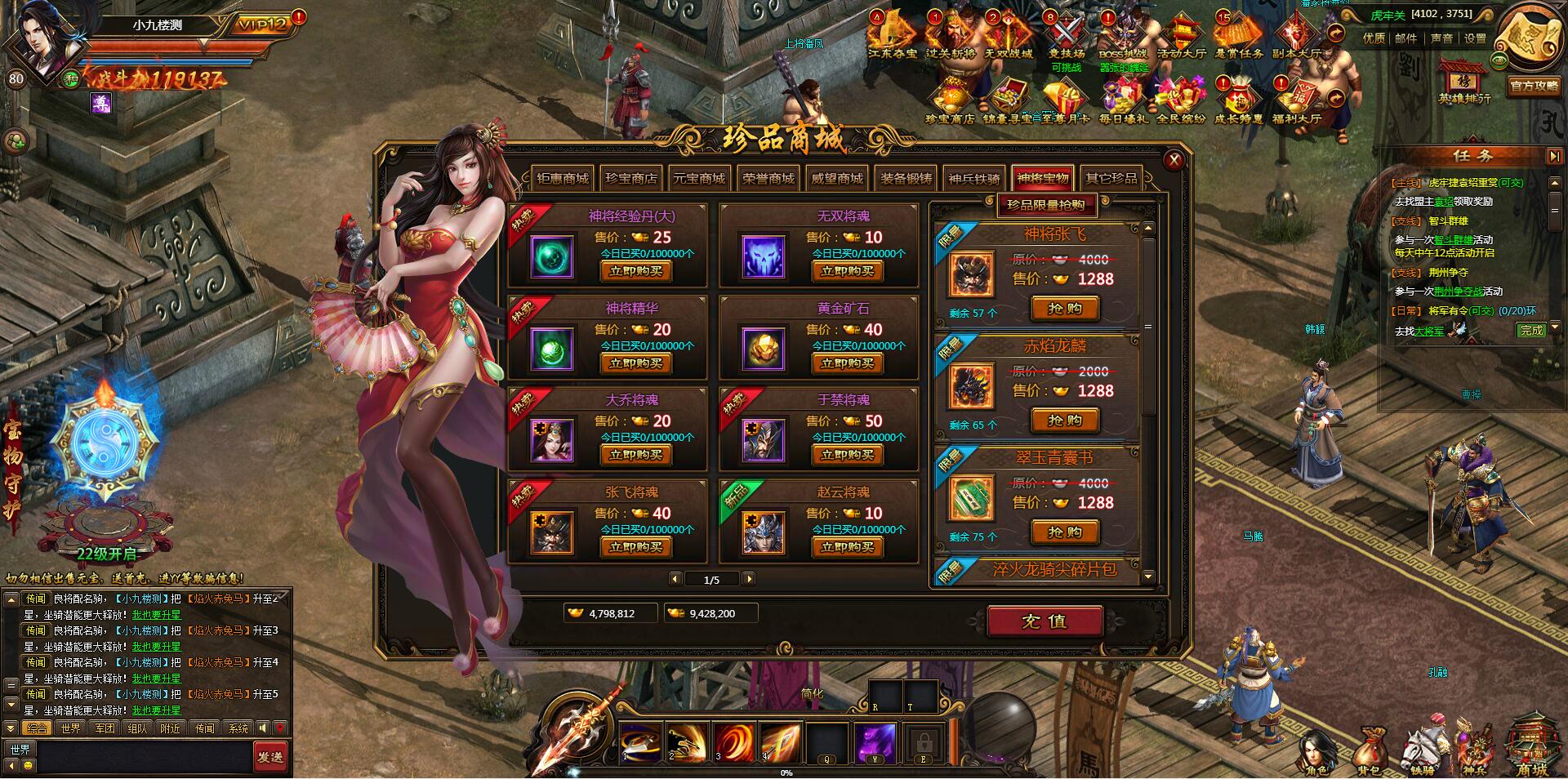Screen dimensions: 1568x779
Task: Open the 背包 bag
Action: point(1369,753)
